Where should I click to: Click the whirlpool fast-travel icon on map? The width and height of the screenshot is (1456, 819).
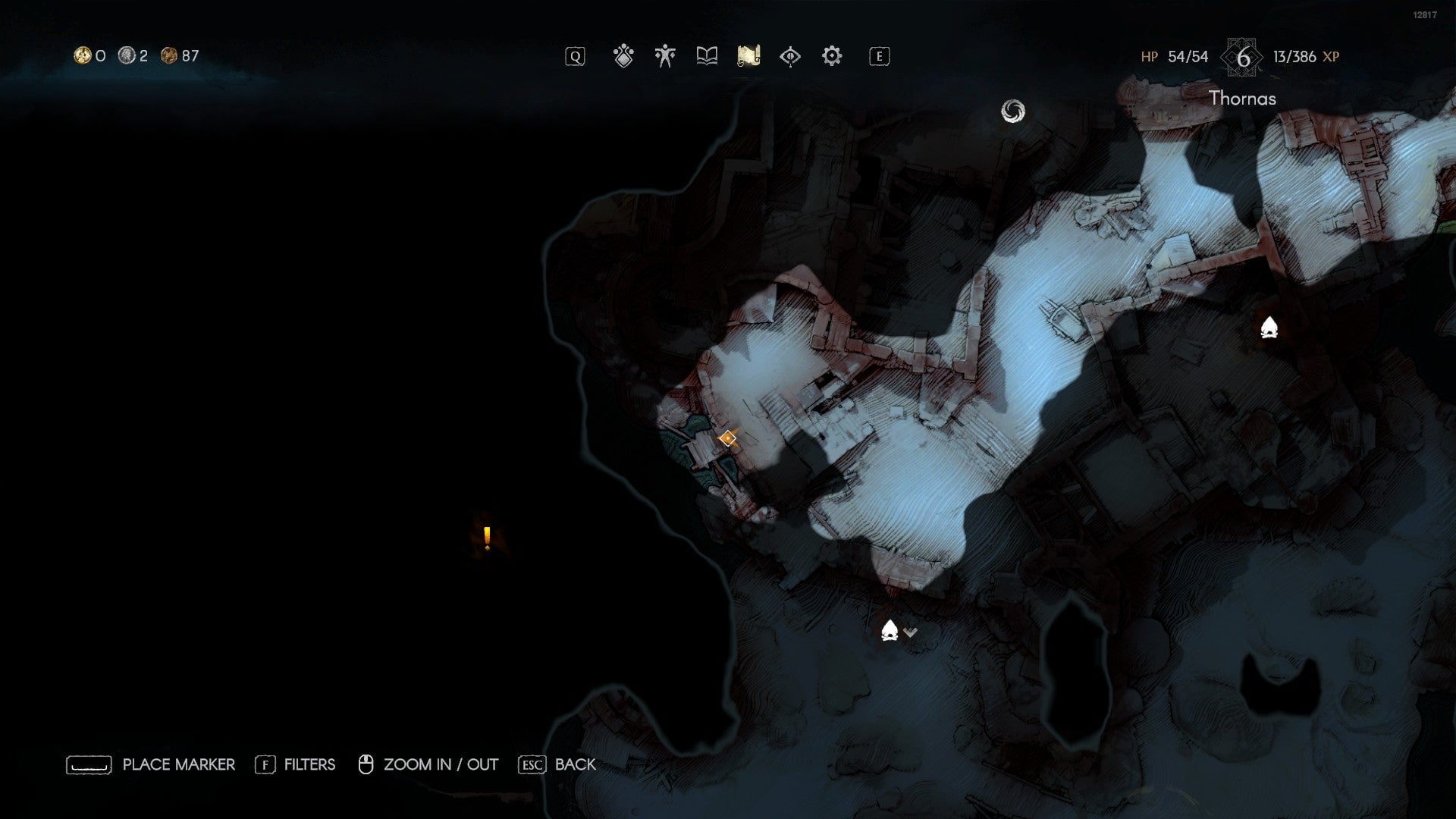pos(1014,111)
